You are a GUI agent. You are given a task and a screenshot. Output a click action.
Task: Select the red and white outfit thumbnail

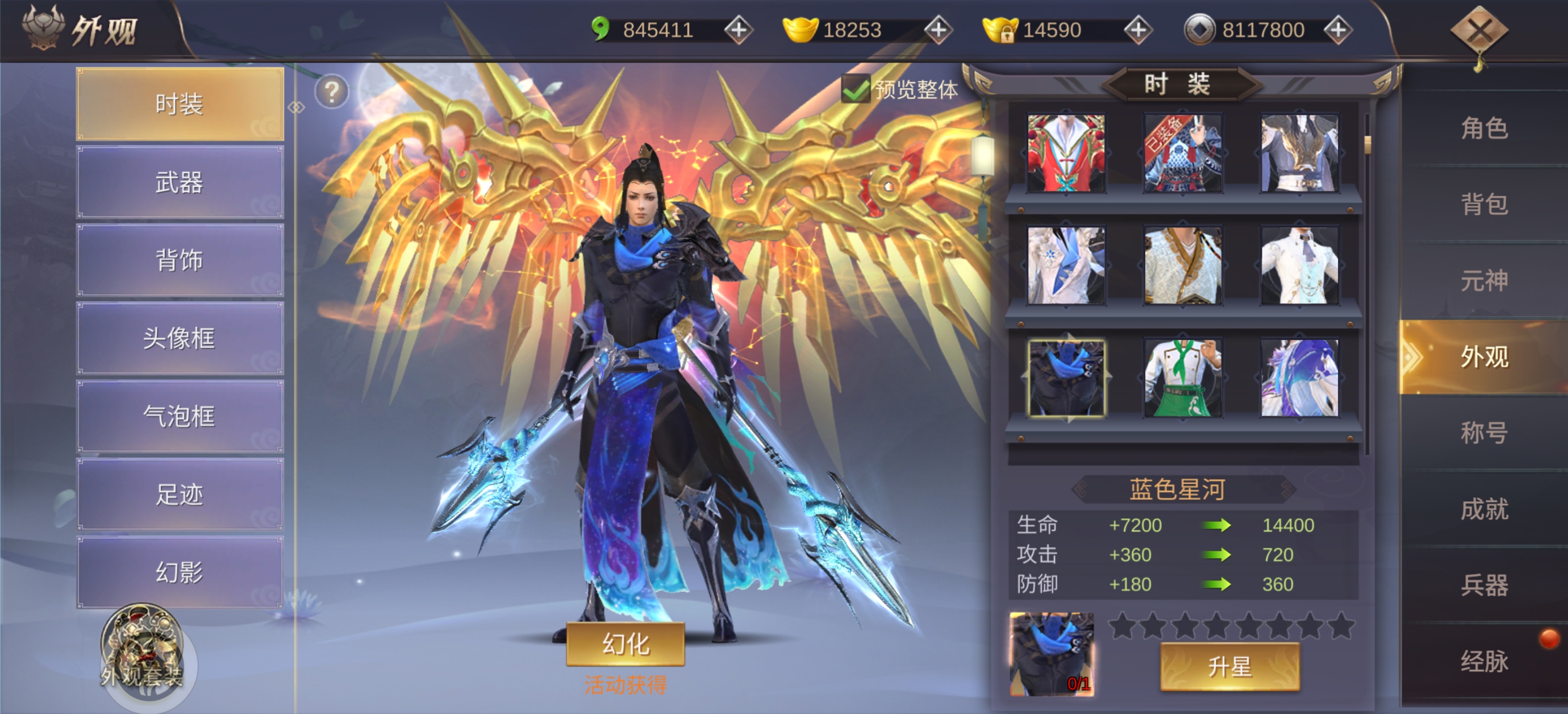[1066, 153]
